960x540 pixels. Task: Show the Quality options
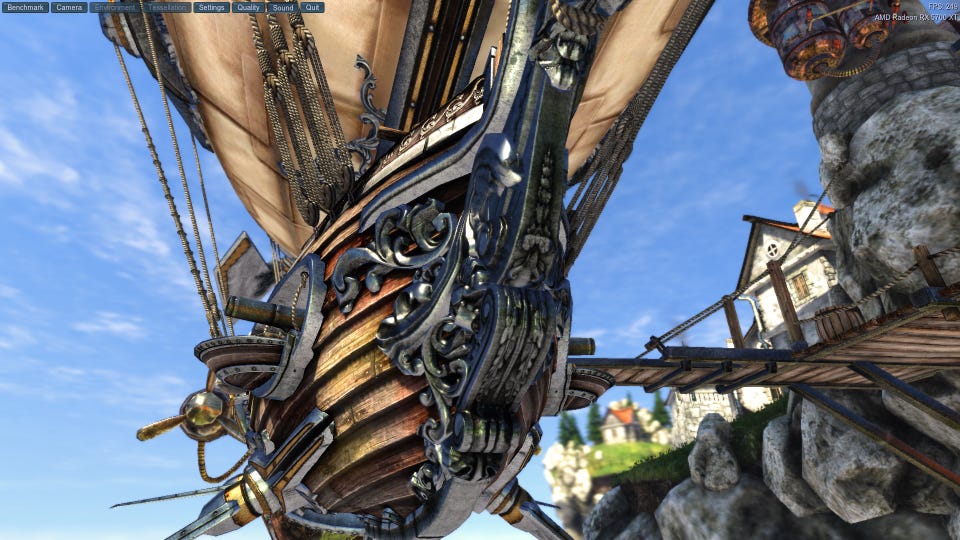[x=249, y=7]
